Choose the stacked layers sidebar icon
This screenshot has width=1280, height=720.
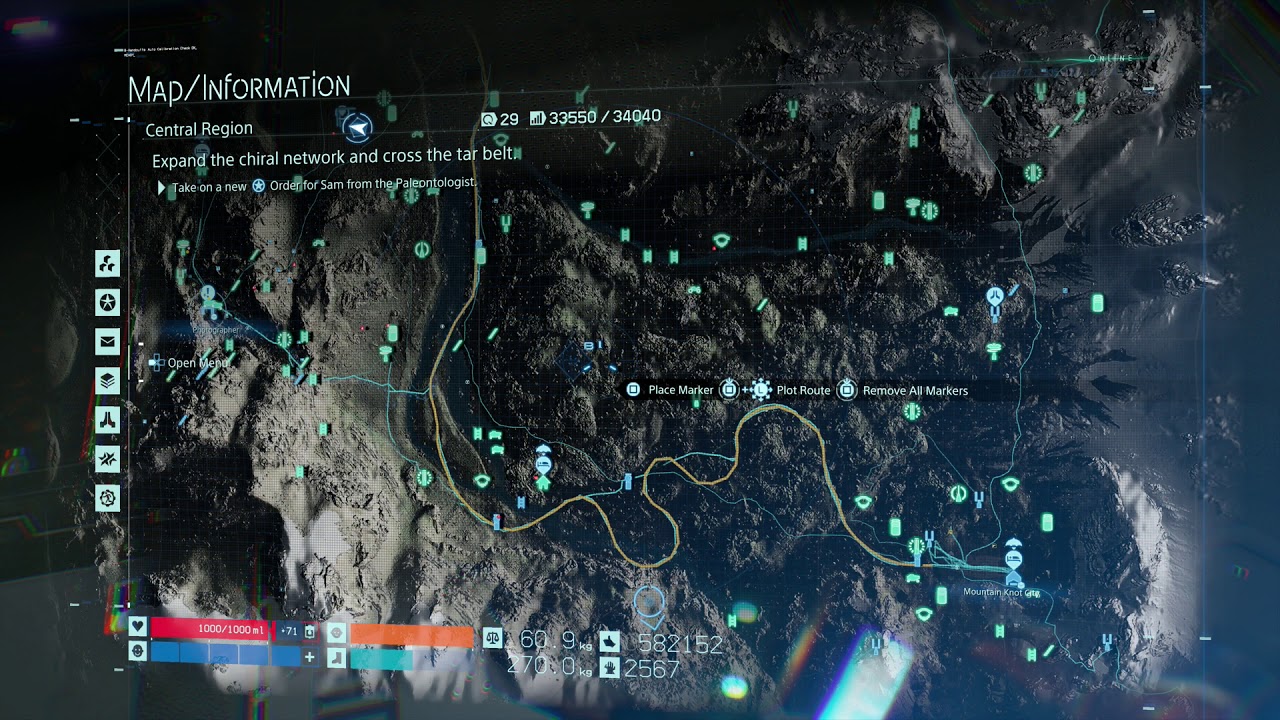[x=107, y=381]
